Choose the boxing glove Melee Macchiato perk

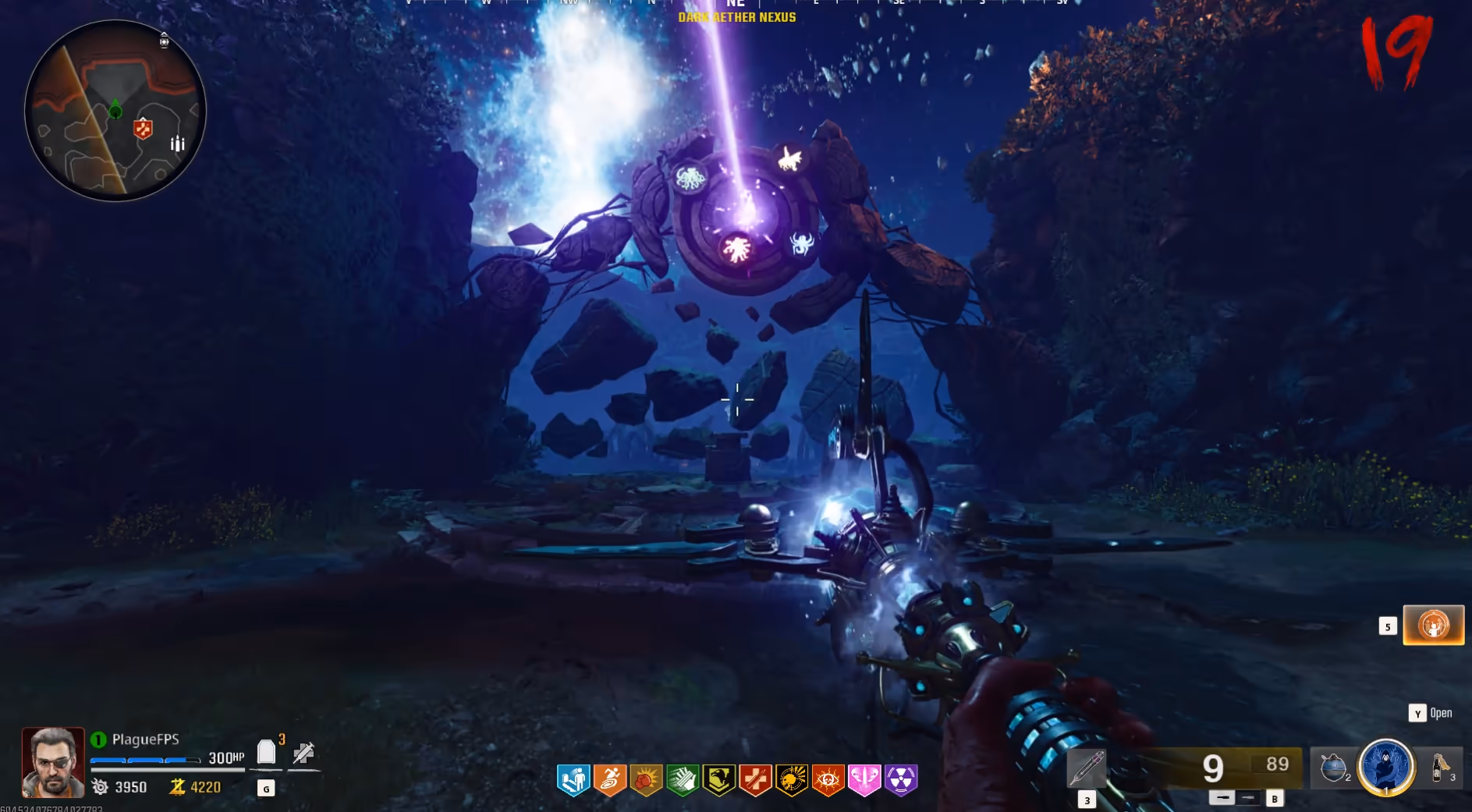[646, 779]
